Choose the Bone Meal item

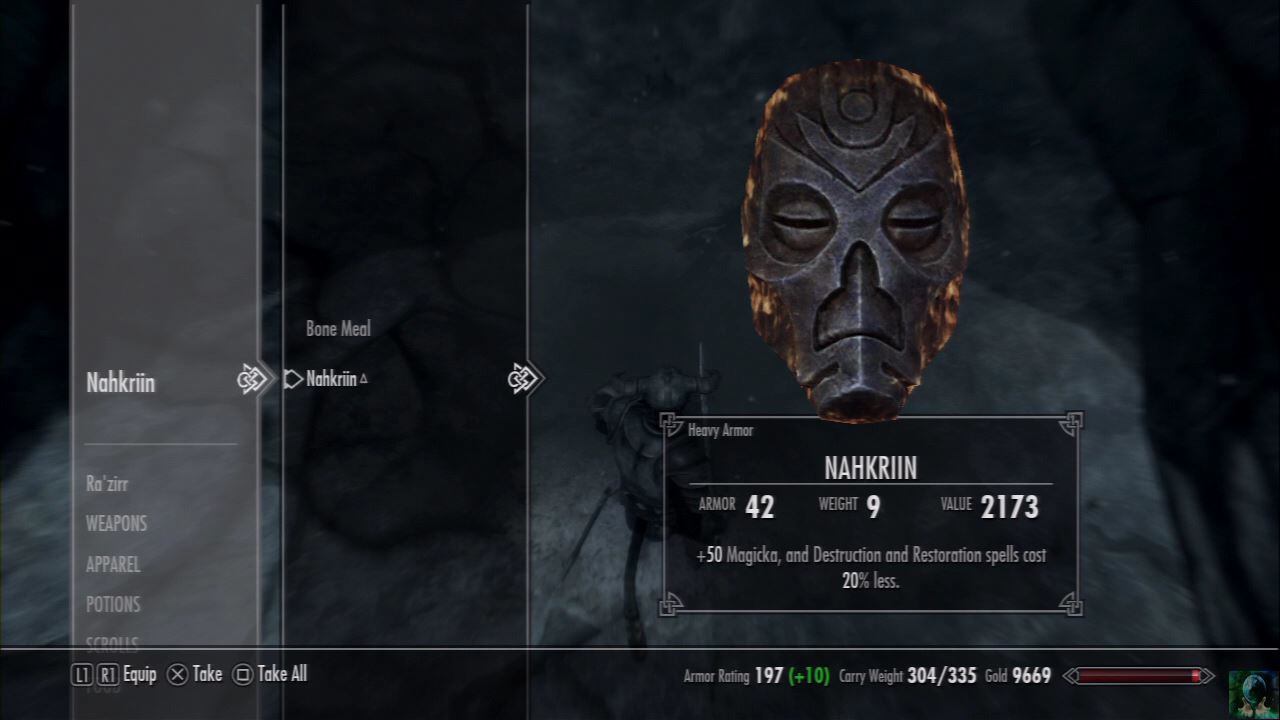coord(338,329)
